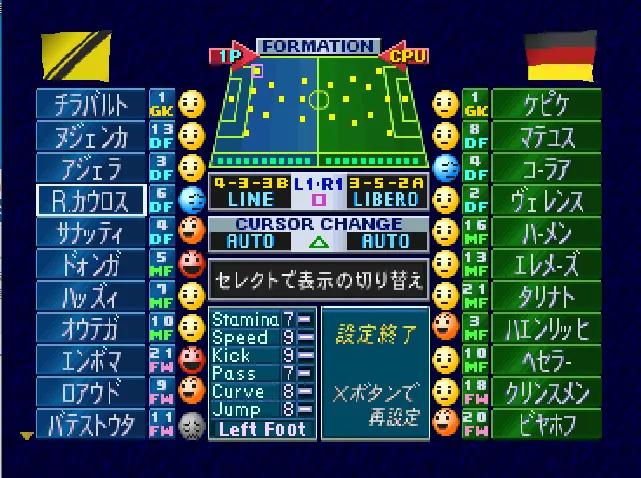Open the 1P formation arrow tab
The image size is (641, 478).
(x=229, y=56)
